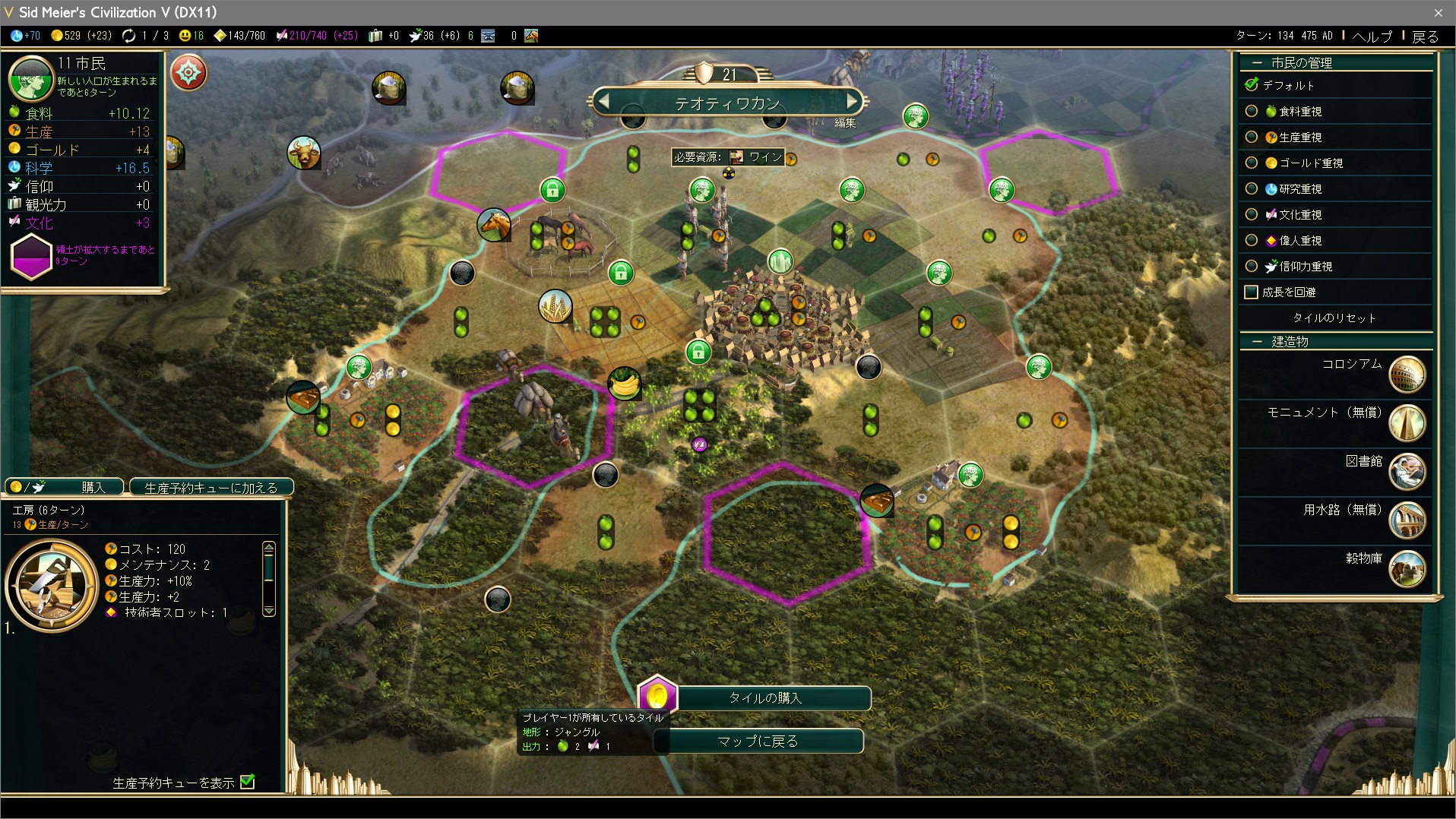The image size is (1456, 819).
Task: Close the Civilization V window
Action: pos(1438,12)
